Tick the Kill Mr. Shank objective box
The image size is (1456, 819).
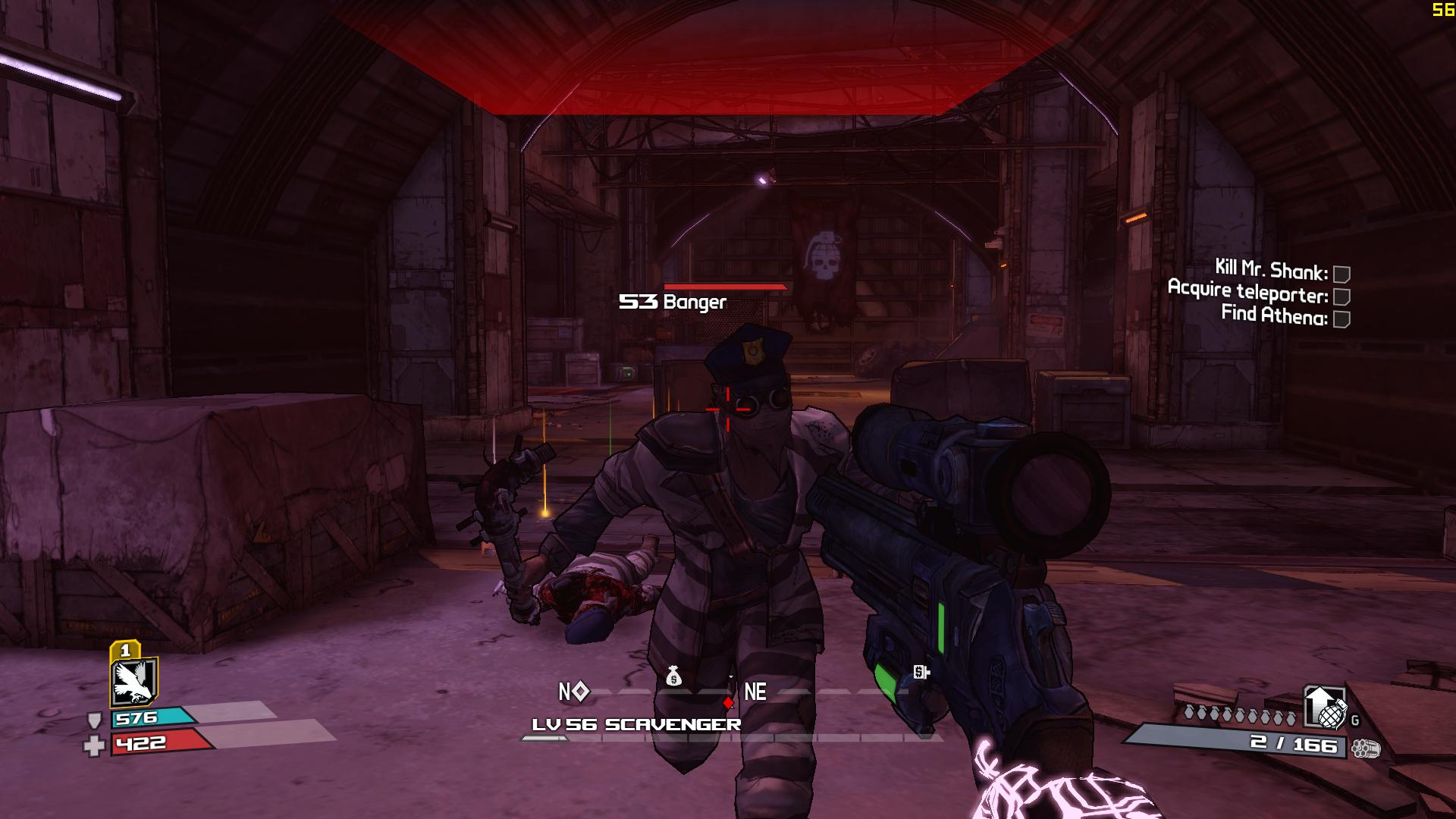1341,274
